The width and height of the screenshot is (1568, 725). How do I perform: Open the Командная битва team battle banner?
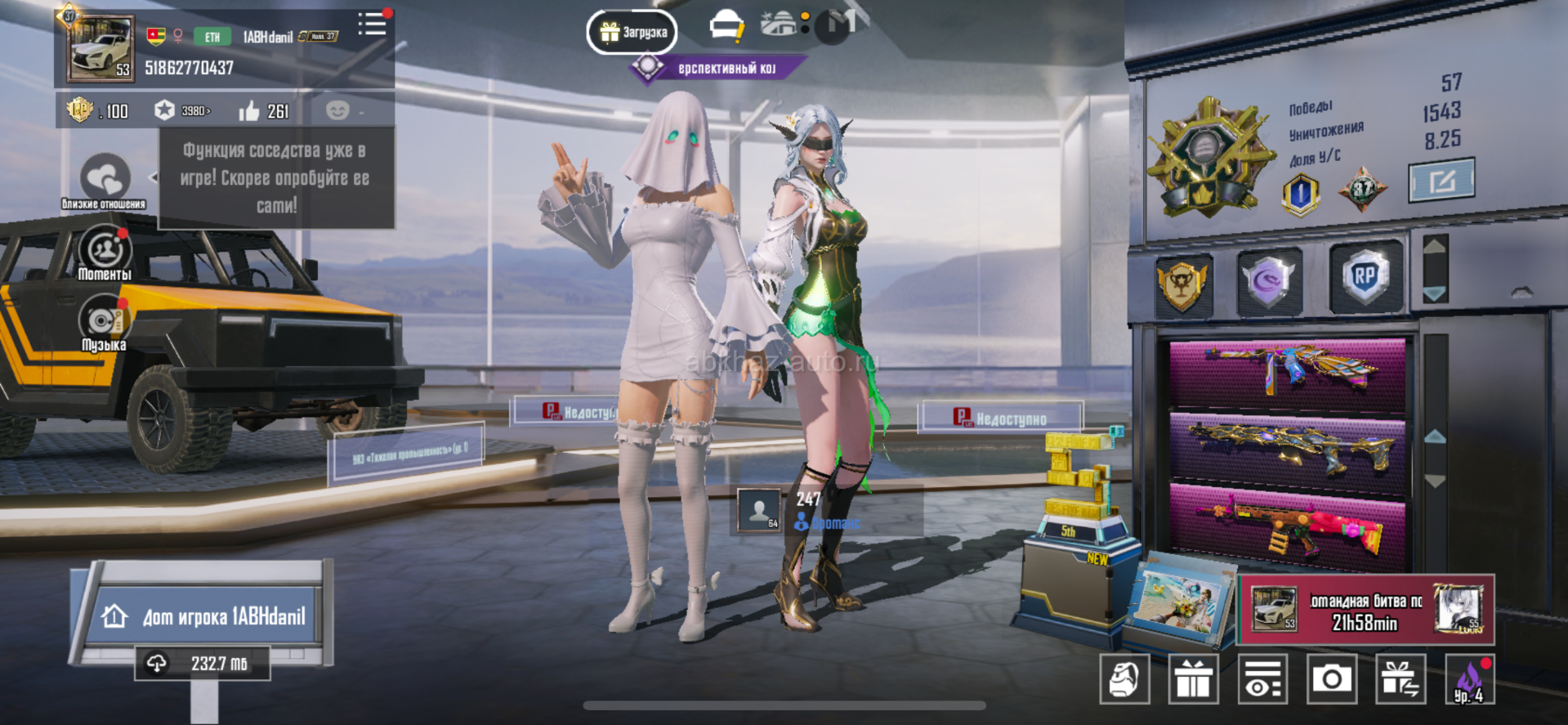pos(1366,611)
